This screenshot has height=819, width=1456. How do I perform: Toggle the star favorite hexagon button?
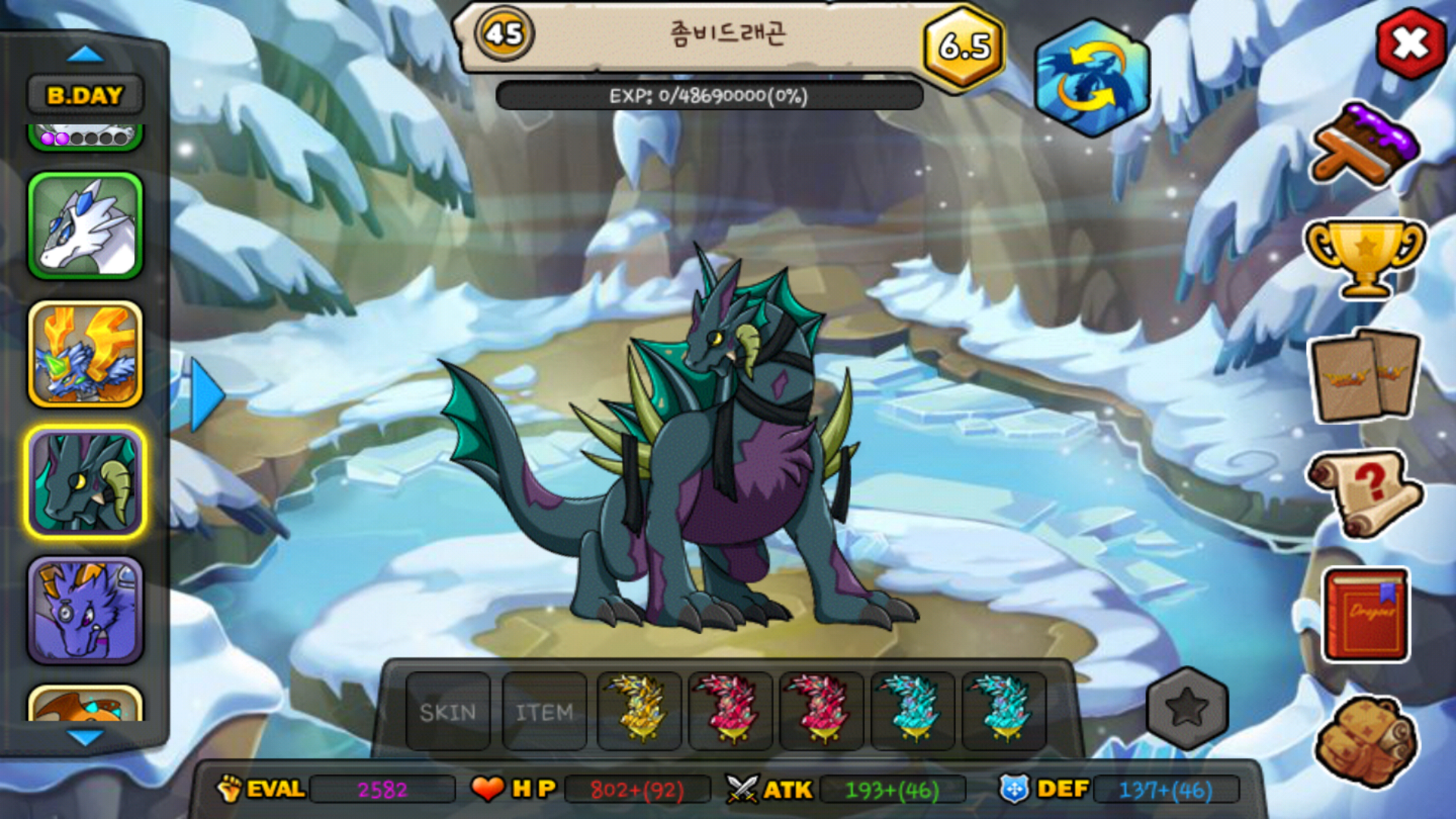tap(1187, 708)
